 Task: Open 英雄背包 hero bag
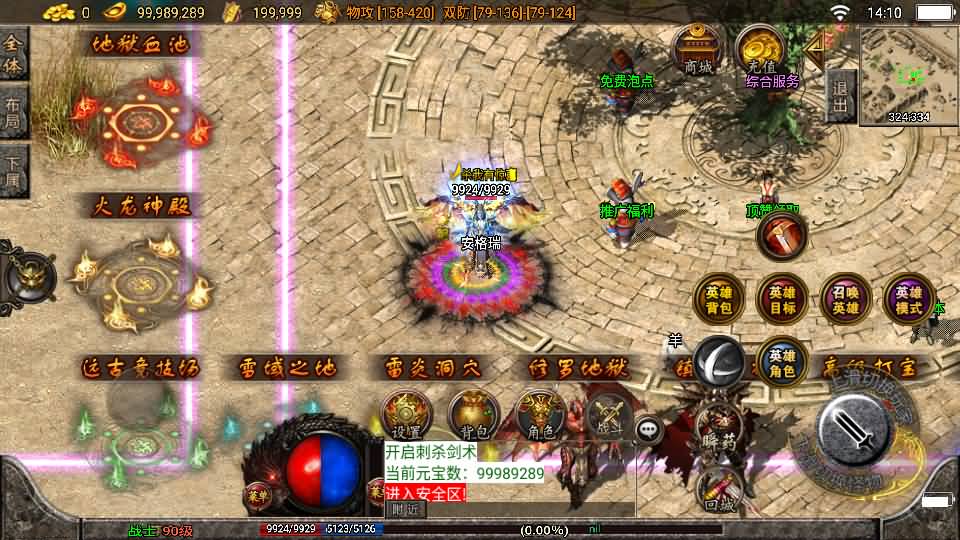(720, 300)
